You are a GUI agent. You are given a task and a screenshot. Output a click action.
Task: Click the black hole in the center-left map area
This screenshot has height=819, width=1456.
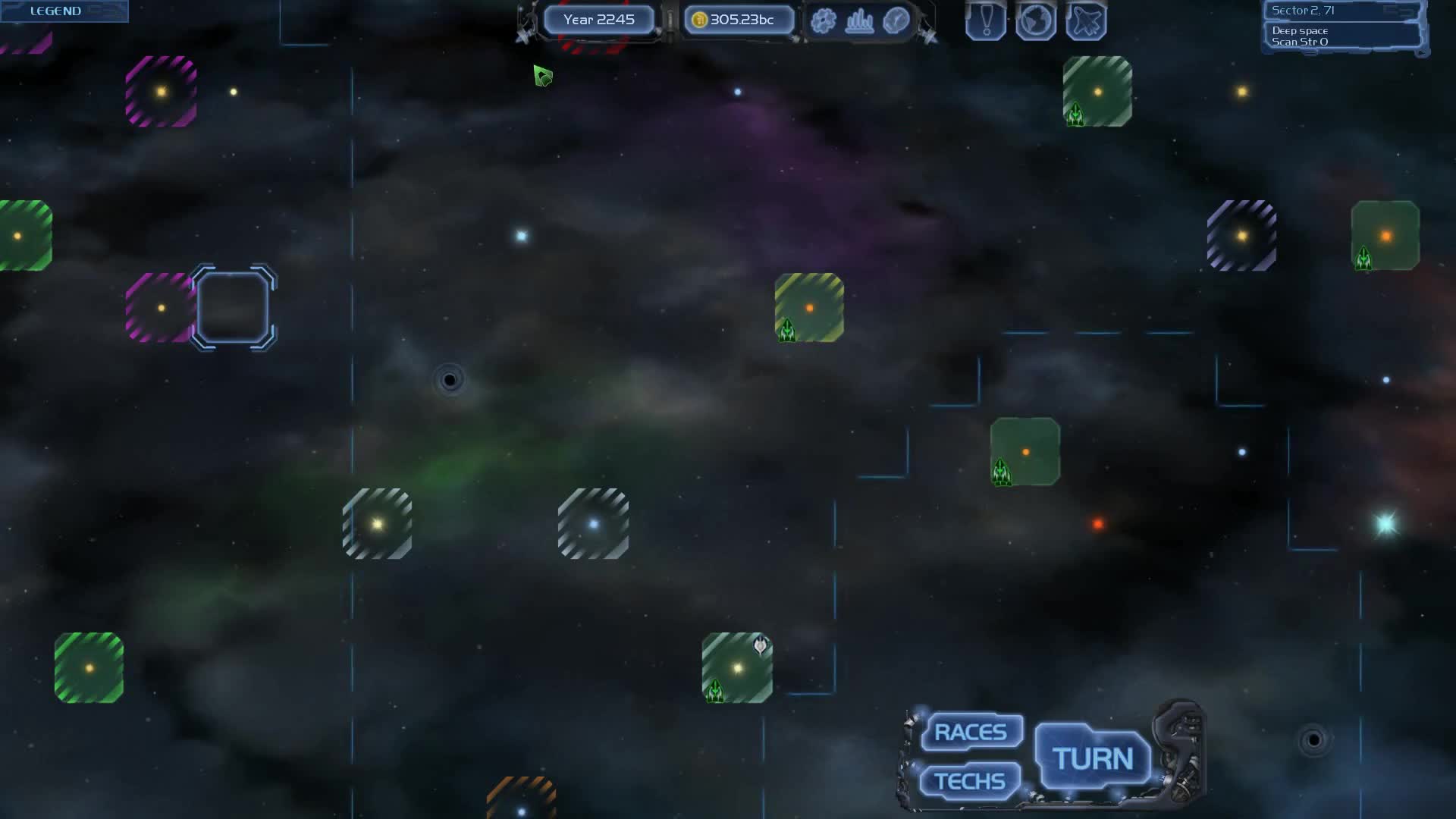pos(449,379)
